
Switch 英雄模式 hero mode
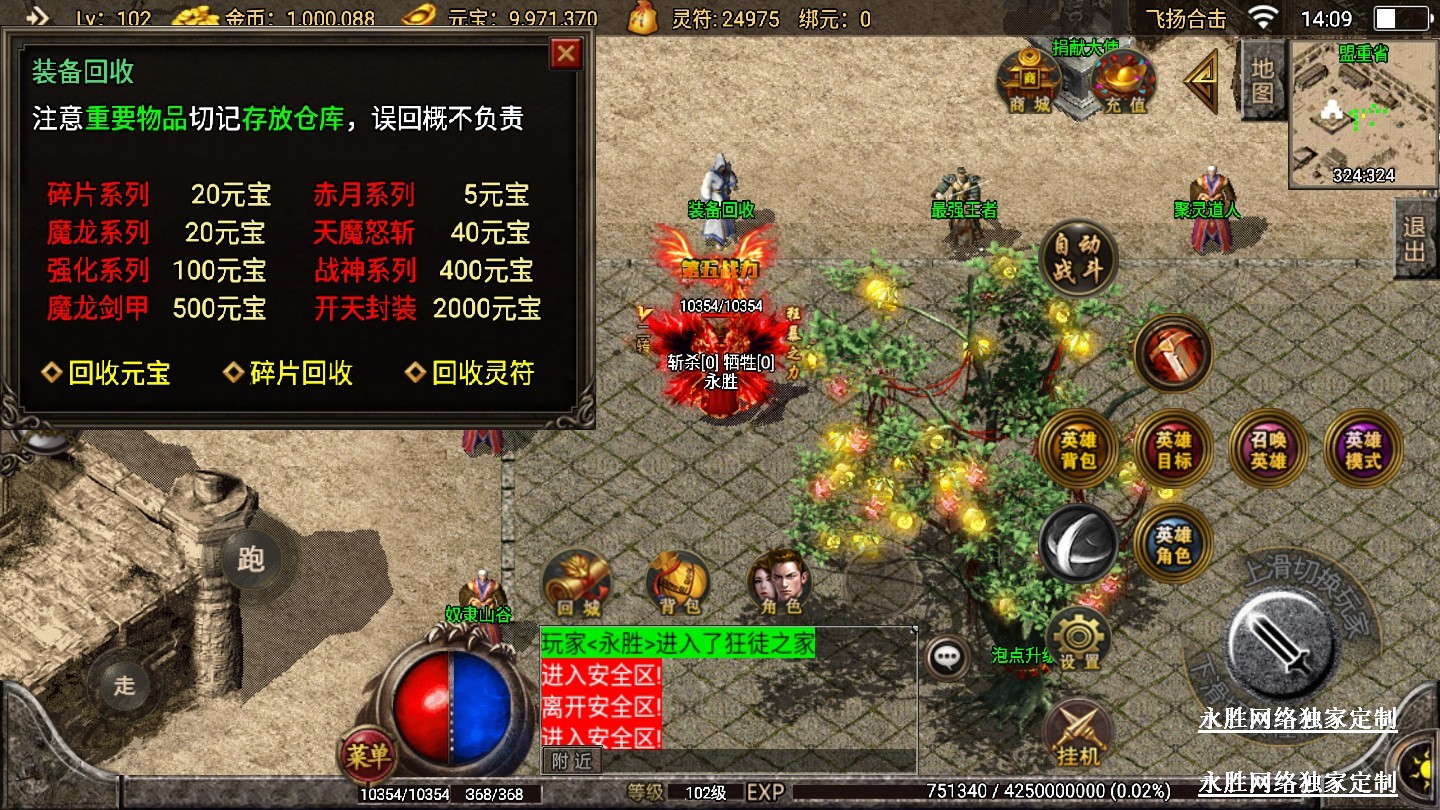[x=1362, y=450]
